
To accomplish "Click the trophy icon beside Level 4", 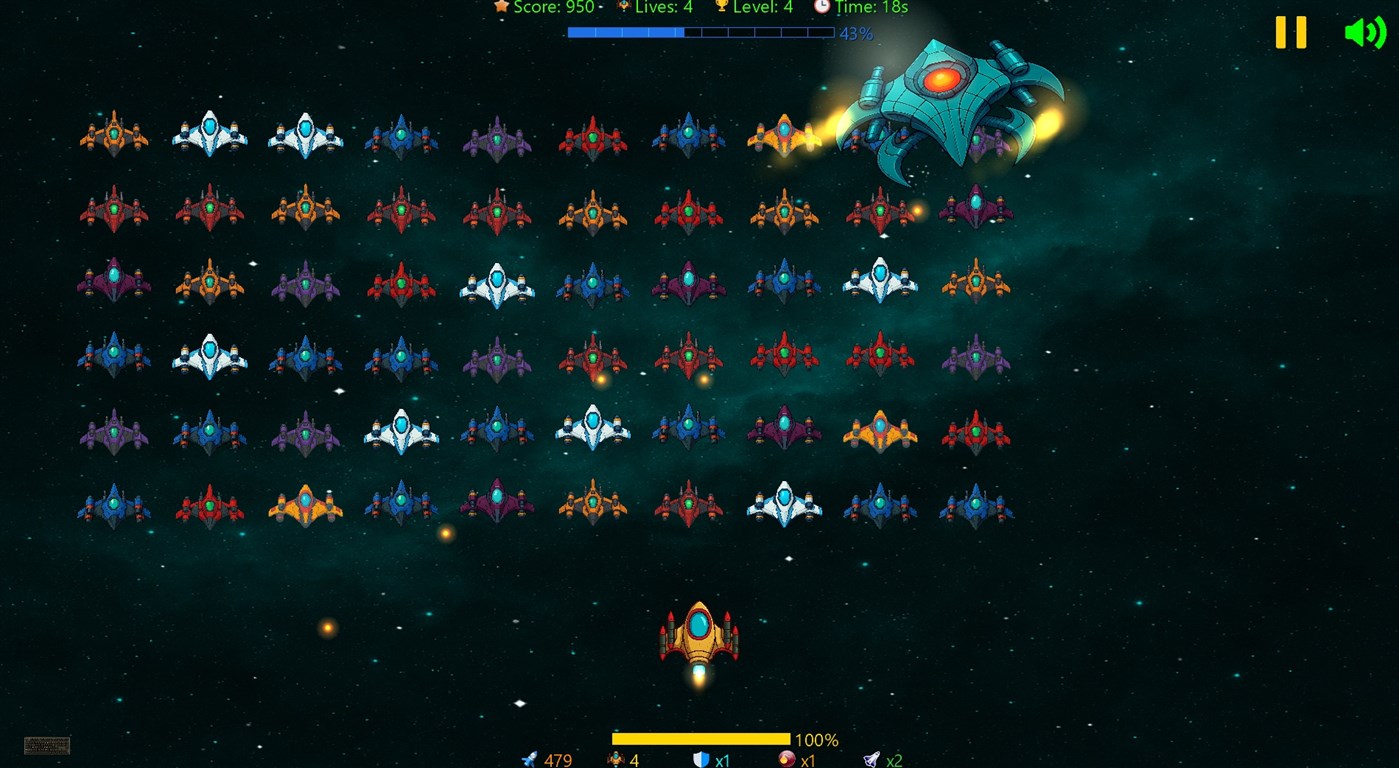I will click(x=722, y=7).
